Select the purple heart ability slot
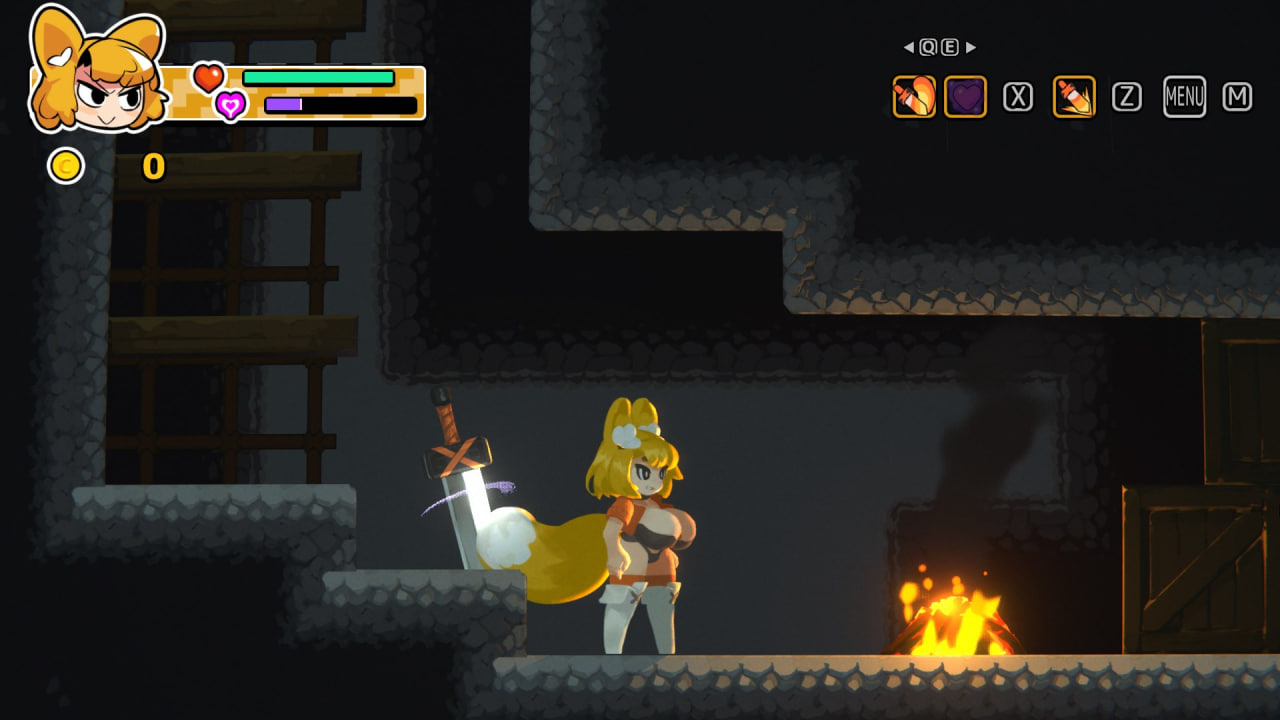The image size is (1280, 720). [x=965, y=97]
